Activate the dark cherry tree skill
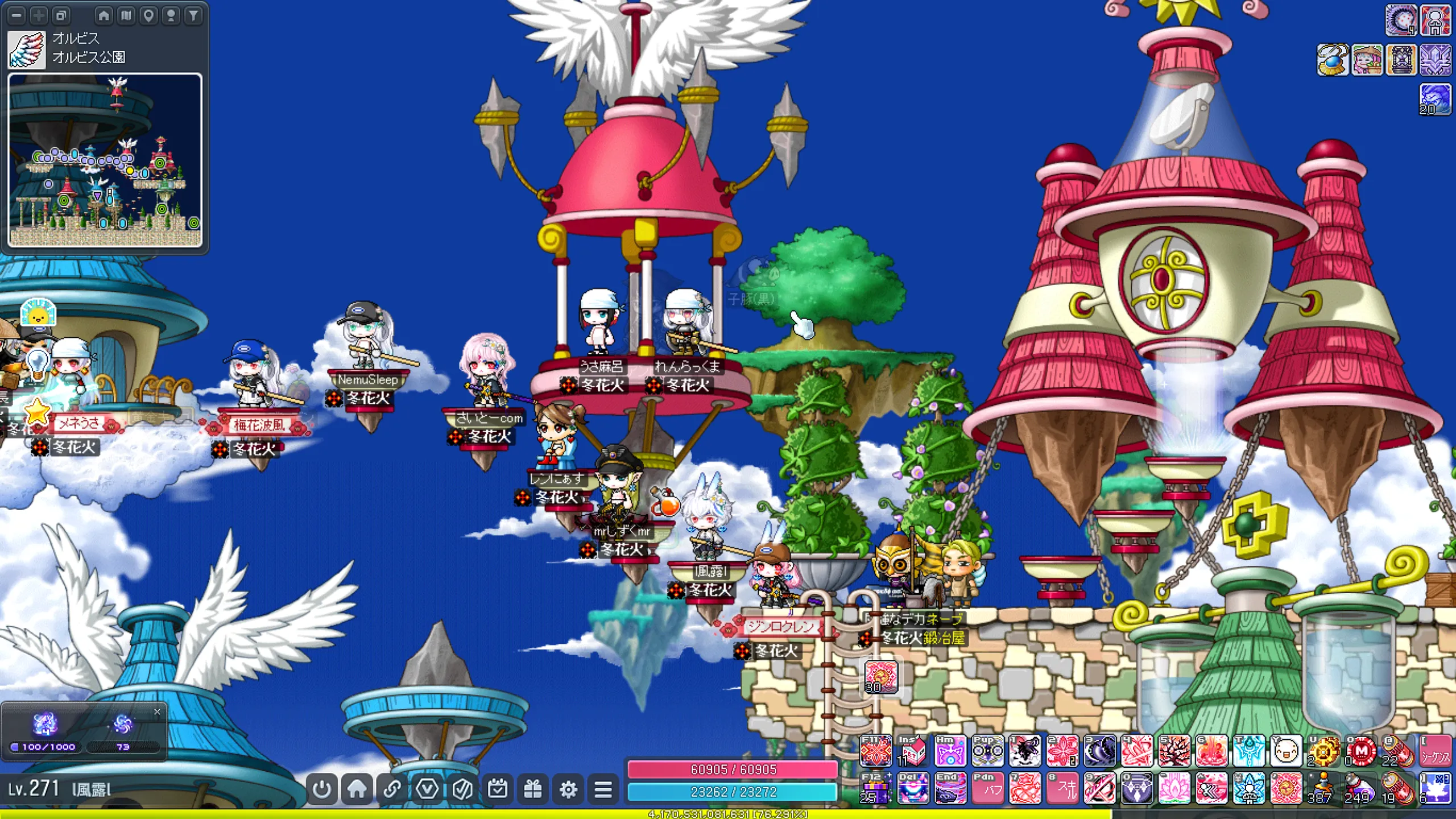This screenshot has height=819, width=1456. pos(1173,751)
